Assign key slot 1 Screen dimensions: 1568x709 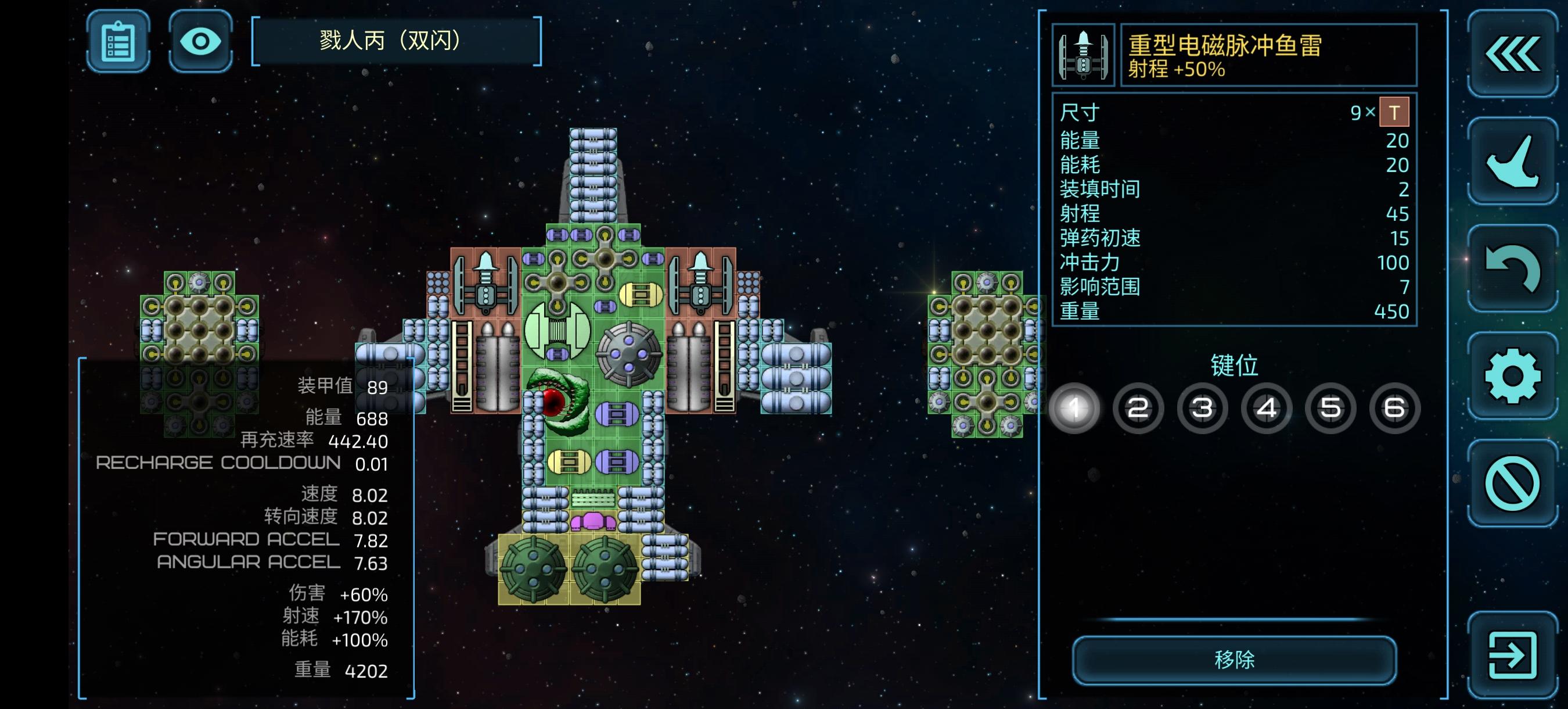tap(1074, 408)
